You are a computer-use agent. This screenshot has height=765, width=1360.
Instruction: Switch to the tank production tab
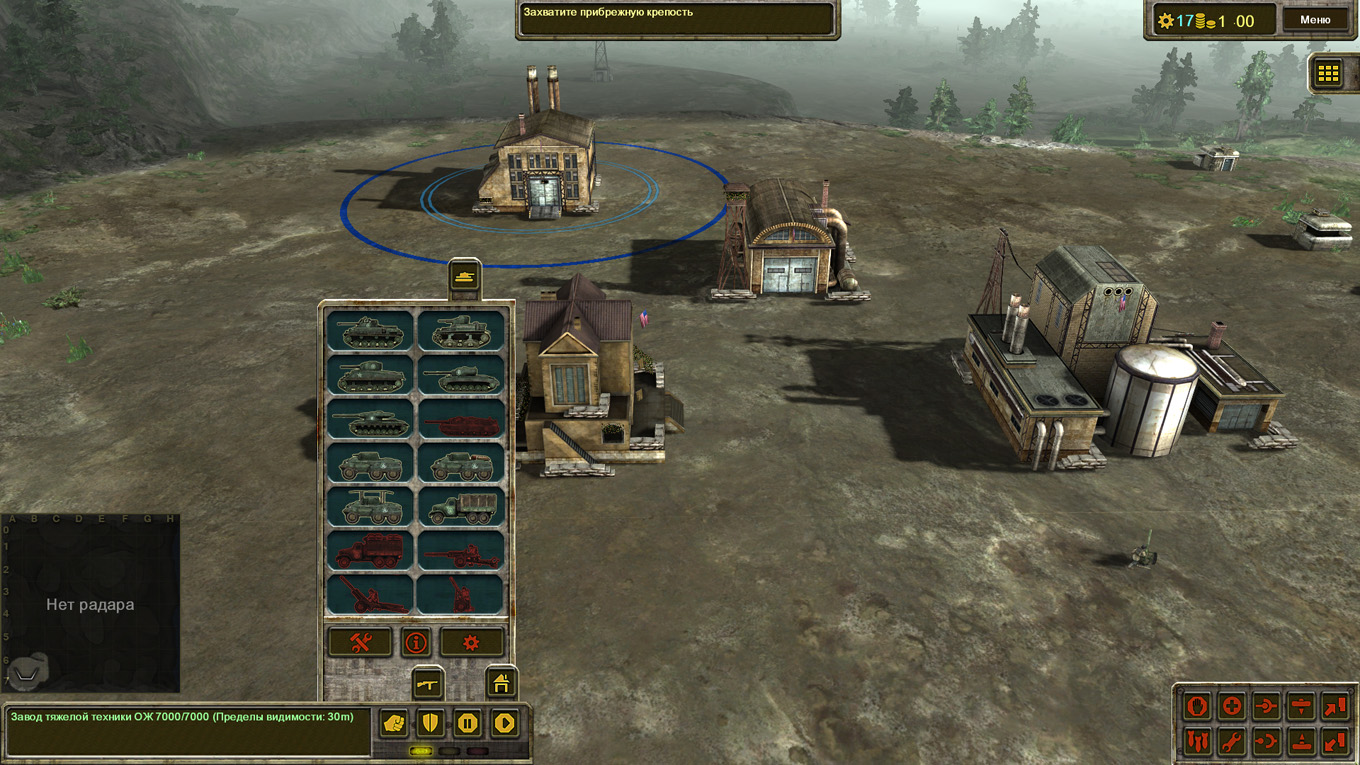click(464, 277)
